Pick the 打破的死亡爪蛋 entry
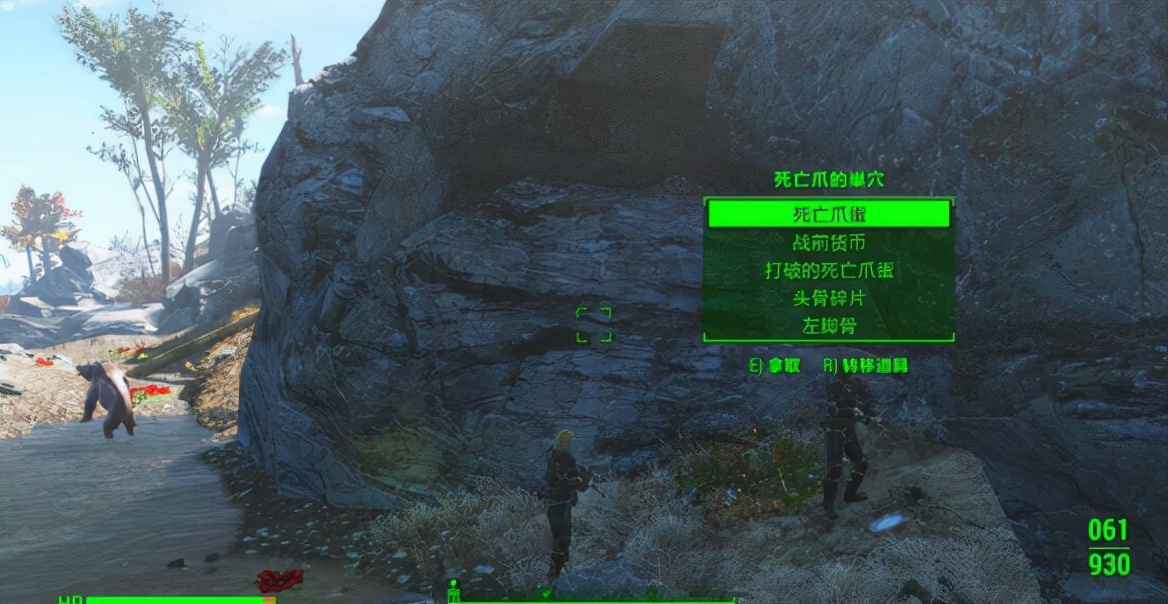Screen dimensions: 1168x604 pyautogui.click(x=828, y=270)
